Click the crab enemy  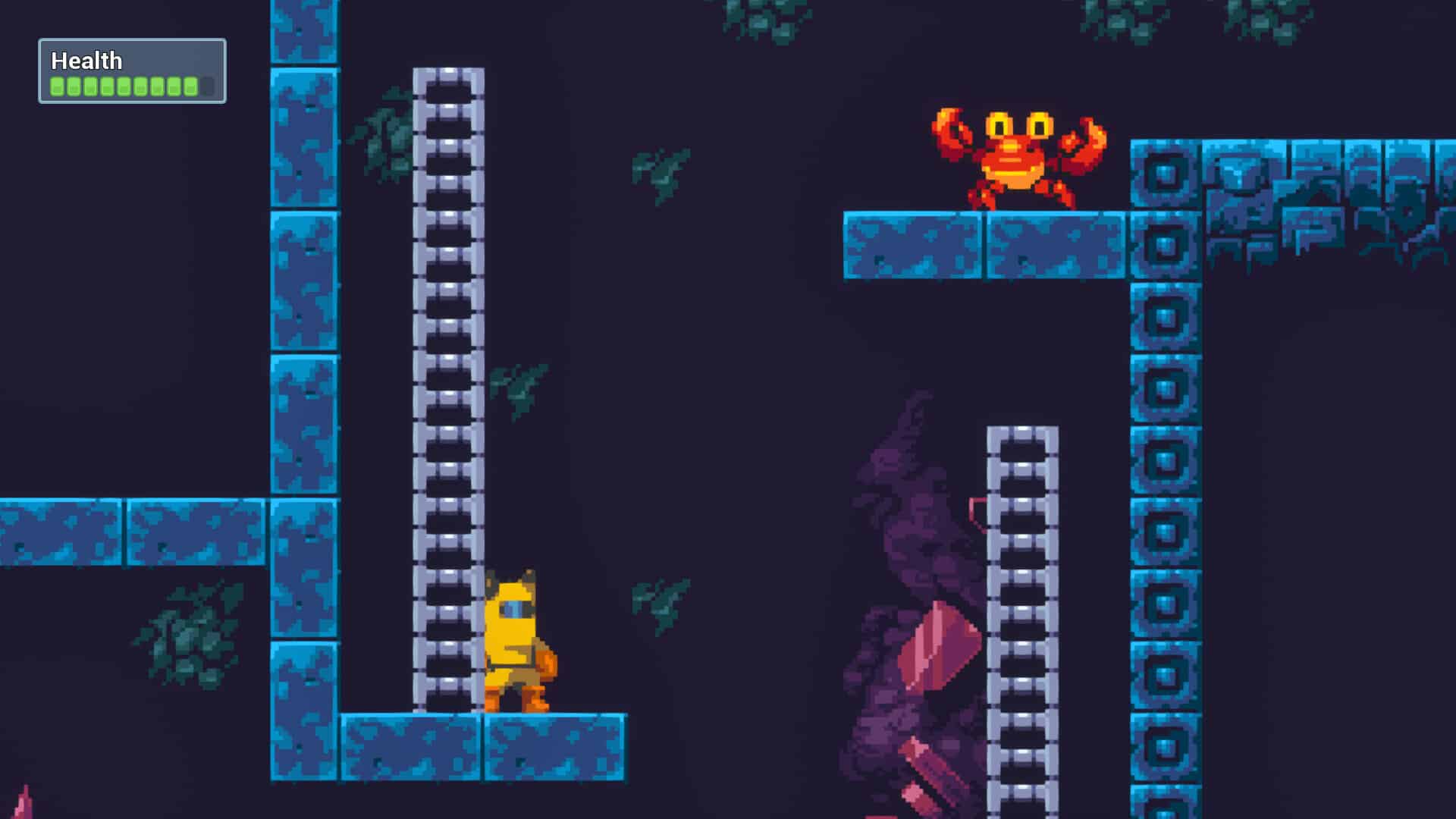pyautogui.click(x=1016, y=159)
